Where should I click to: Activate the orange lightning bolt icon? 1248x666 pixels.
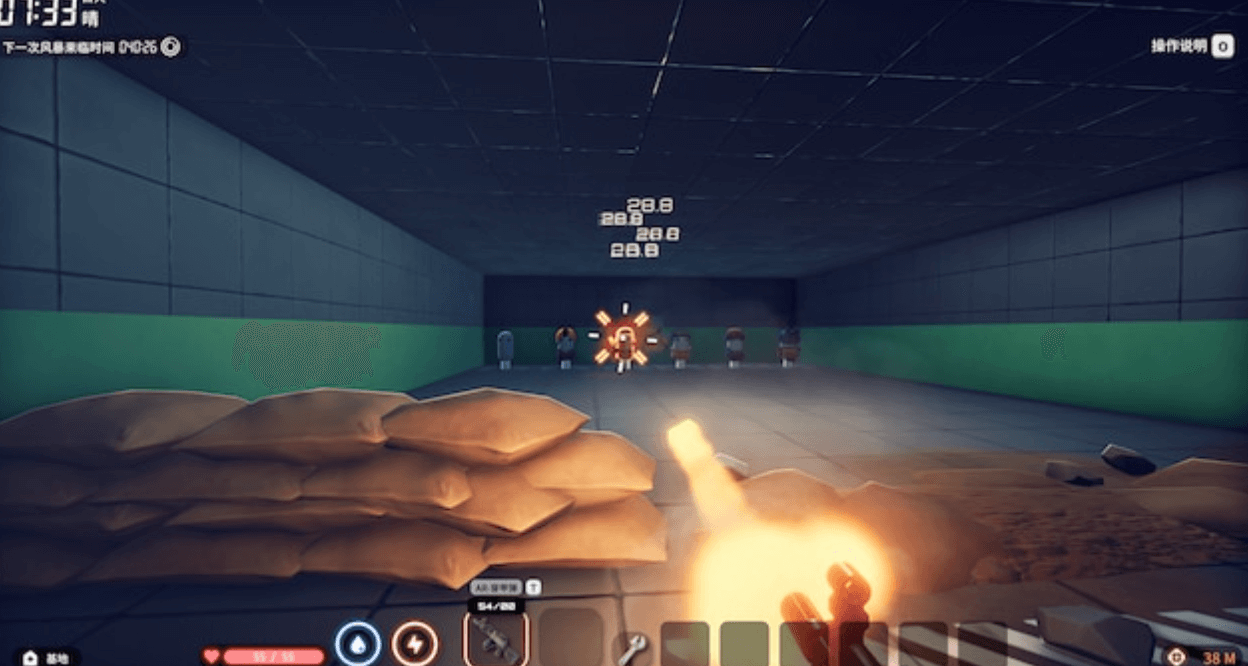point(414,643)
